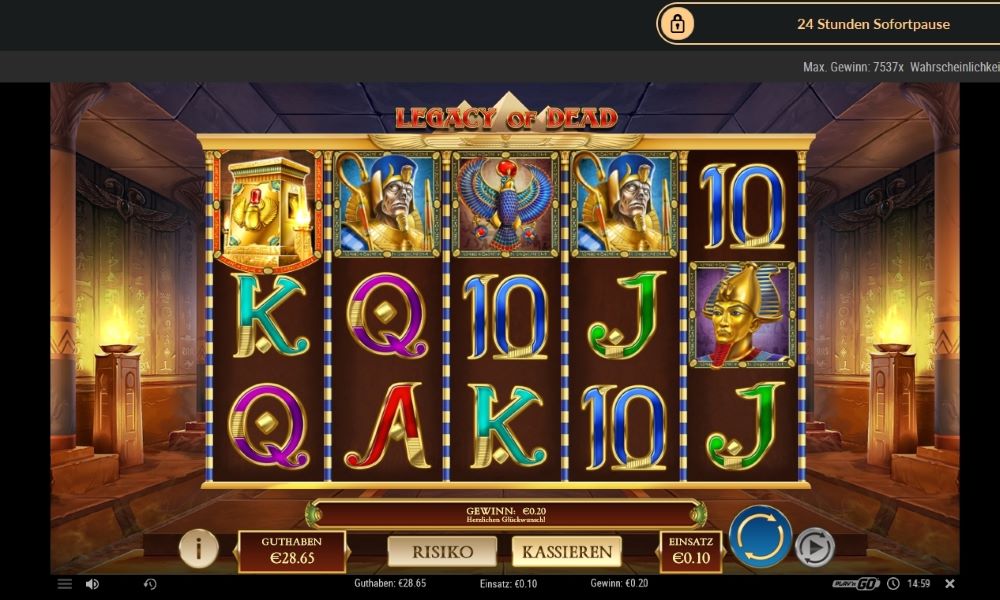Screen dimensions: 1000x600
Task: Start autoplay with the grey play button
Action: [815, 547]
